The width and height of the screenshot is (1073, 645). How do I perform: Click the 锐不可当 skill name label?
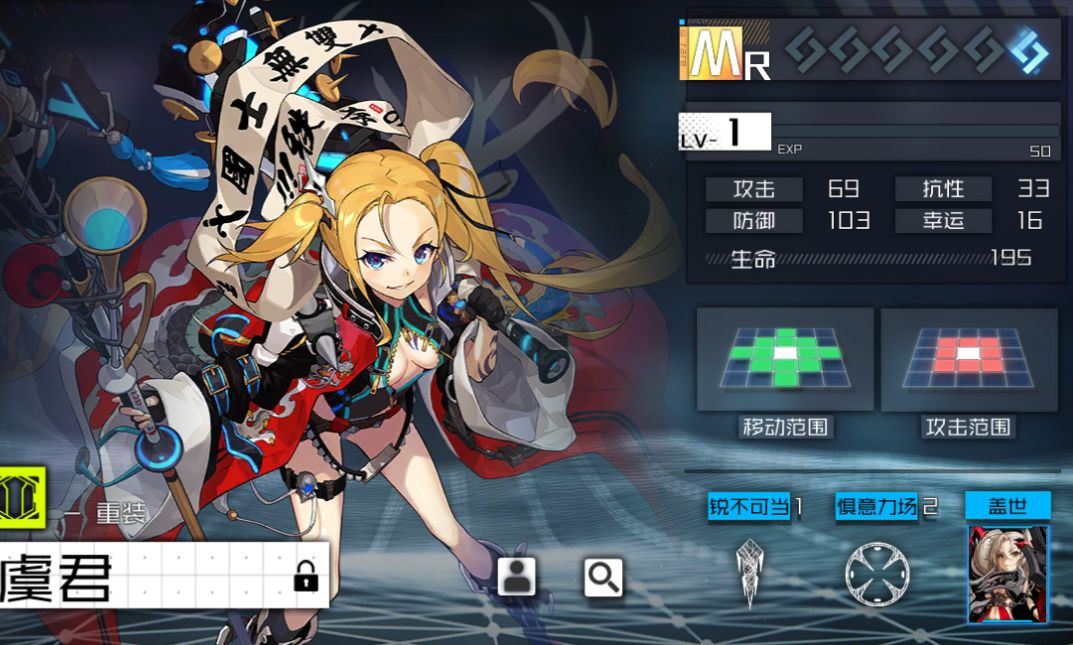(x=750, y=507)
